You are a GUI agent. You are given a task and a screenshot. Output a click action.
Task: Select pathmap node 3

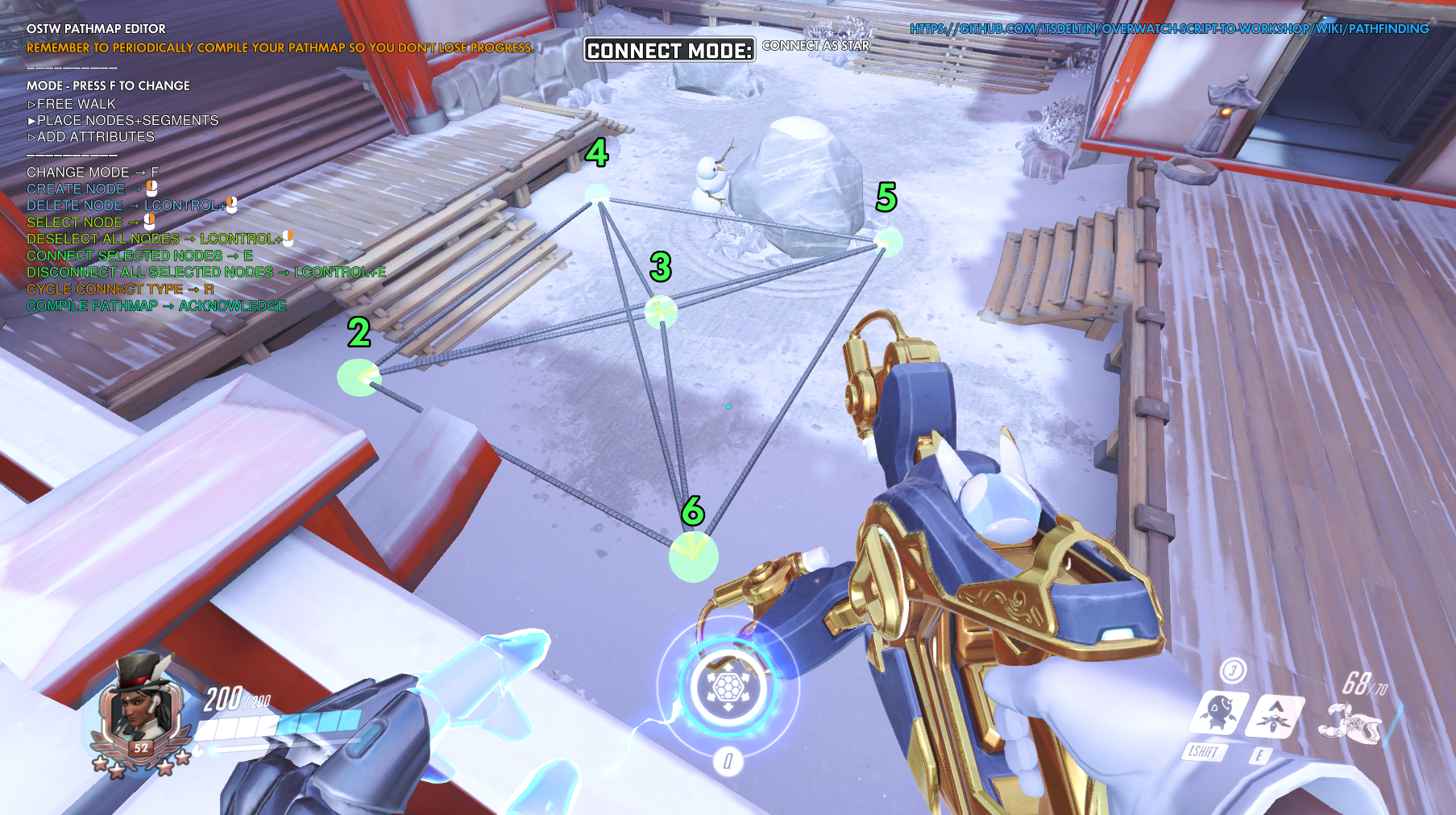point(661,311)
